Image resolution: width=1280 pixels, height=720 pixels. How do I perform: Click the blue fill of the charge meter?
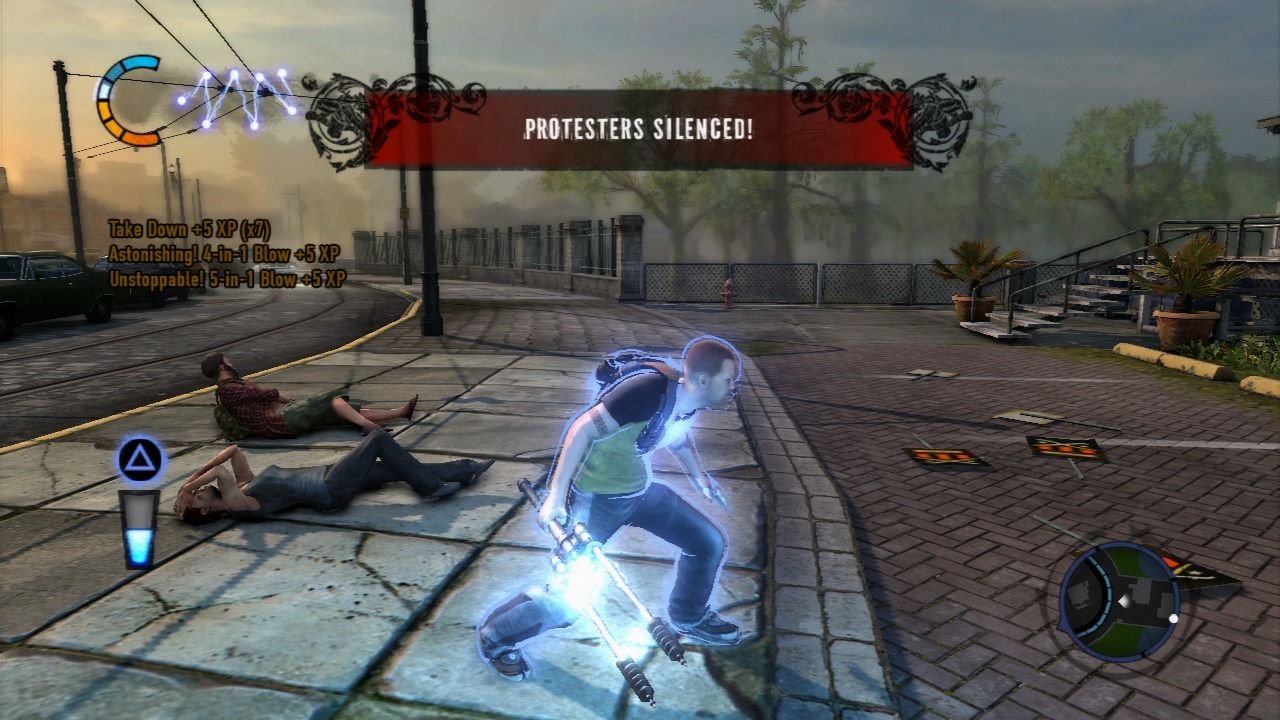point(138,545)
